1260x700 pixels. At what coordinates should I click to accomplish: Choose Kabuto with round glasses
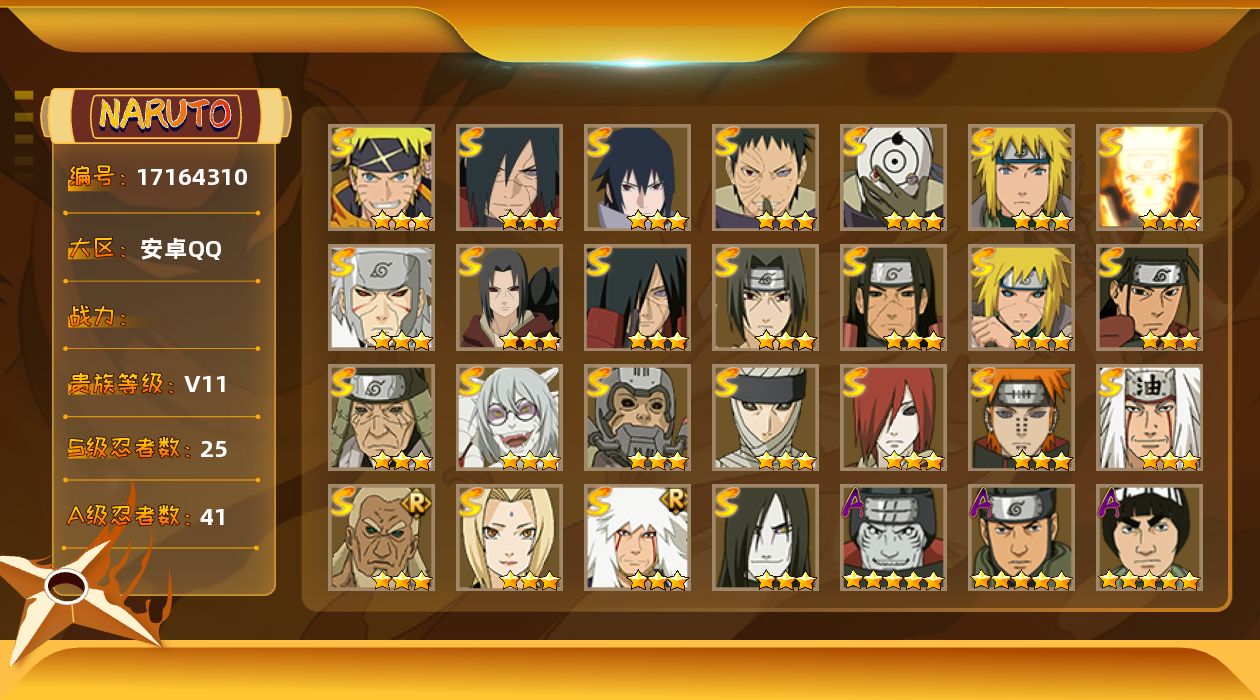tap(509, 417)
